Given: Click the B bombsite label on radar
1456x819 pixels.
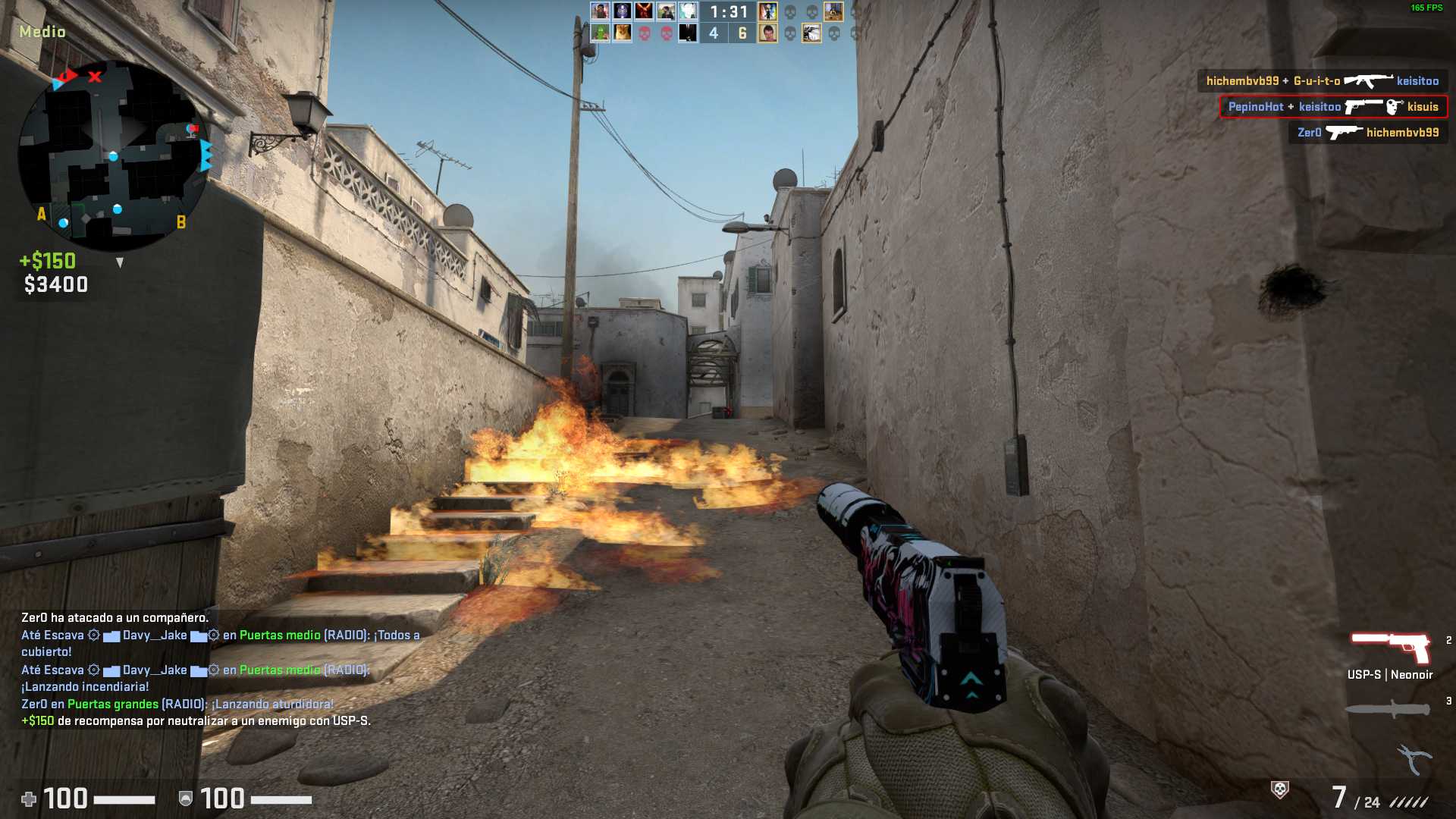Looking at the screenshot, I should pyautogui.click(x=180, y=222).
